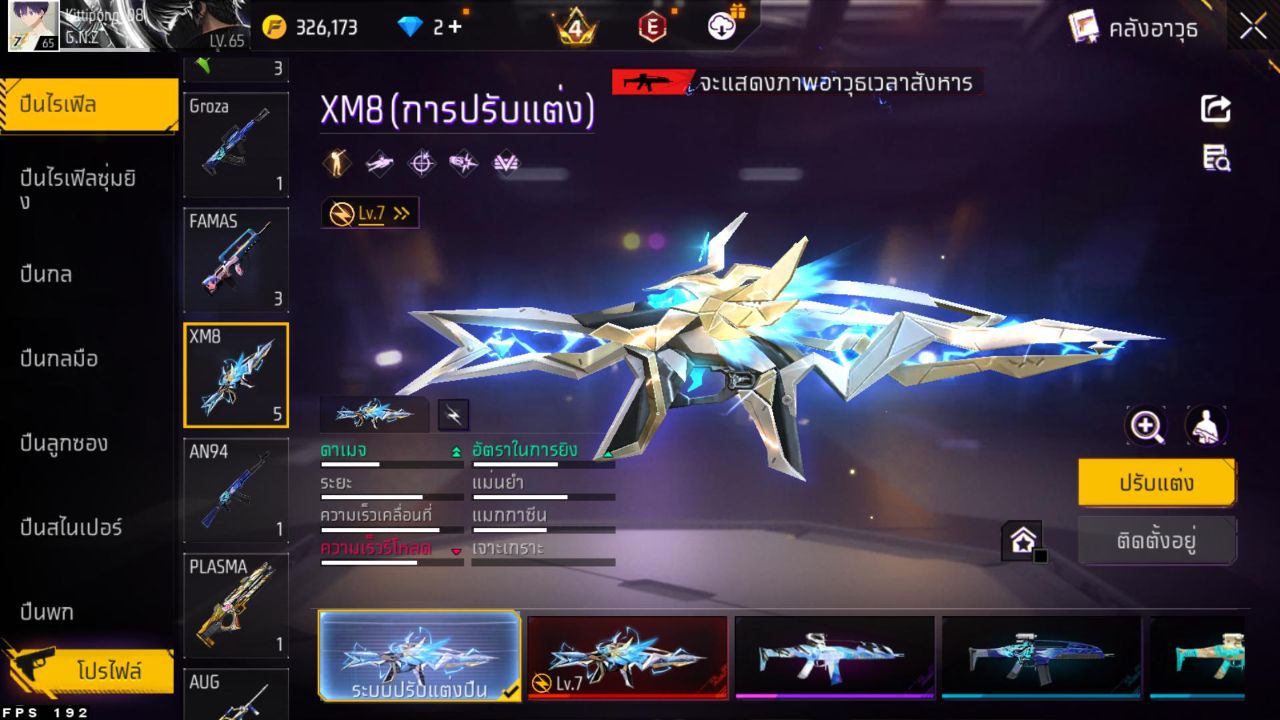1280x720 pixels.
Task: Select the PLASMA weapon entry
Action: [236, 605]
